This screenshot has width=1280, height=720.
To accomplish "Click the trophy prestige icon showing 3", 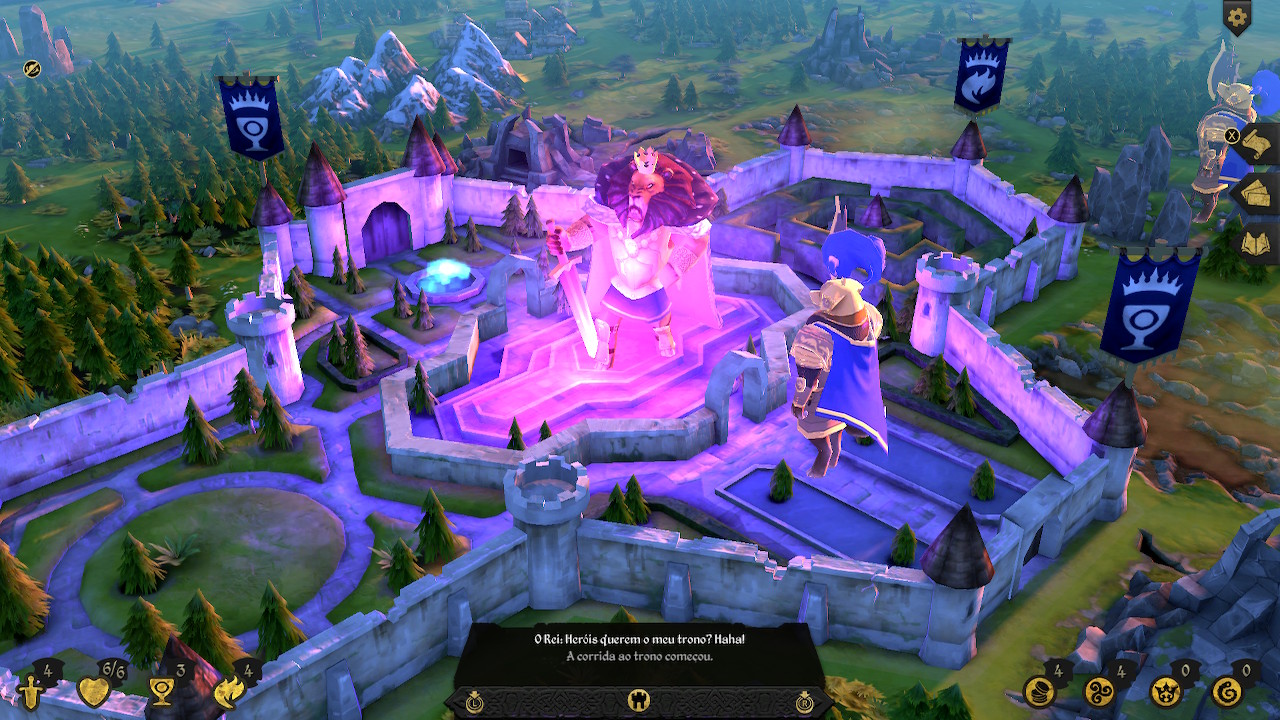I will pyautogui.click(x=160, y=692).
